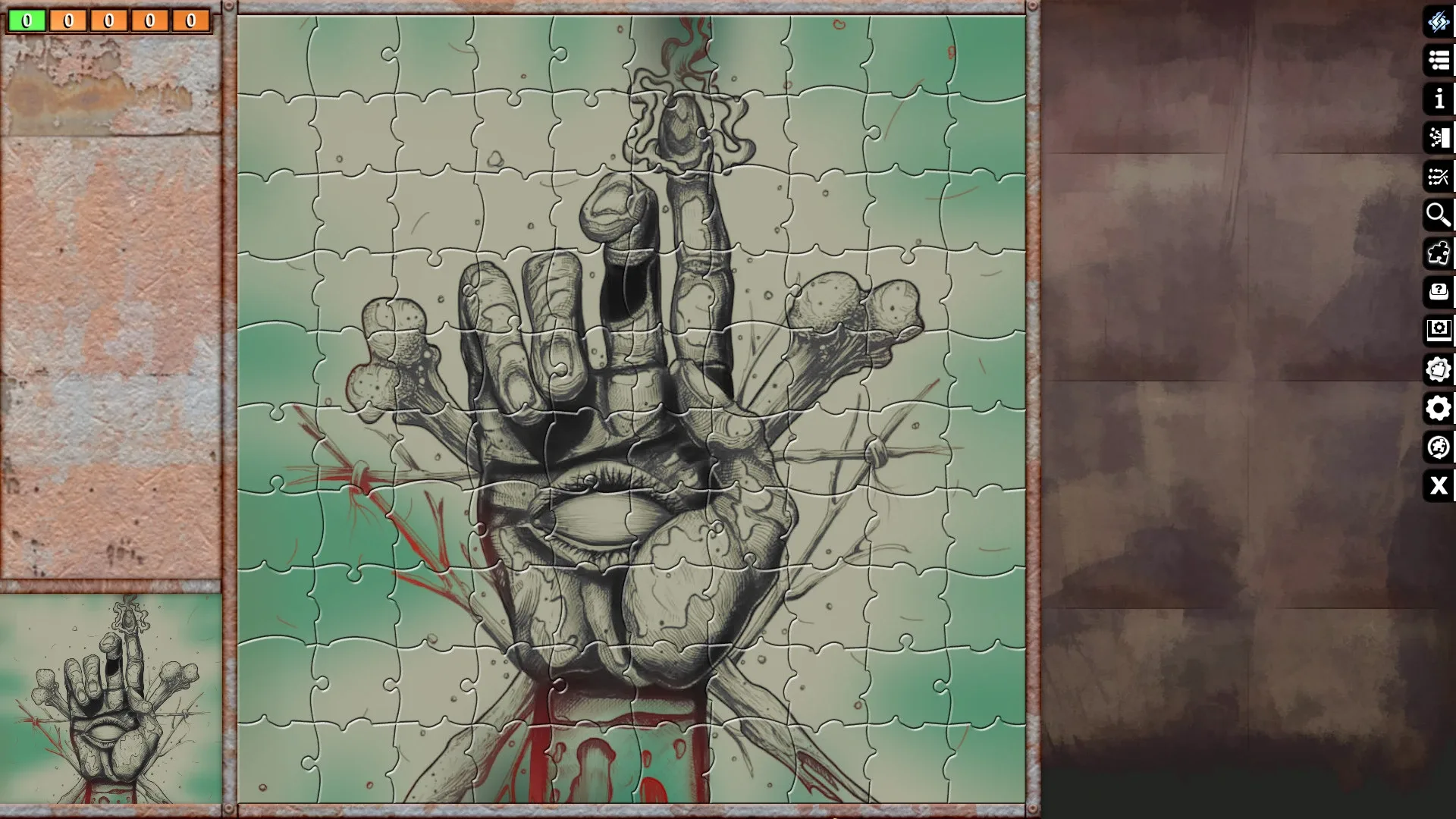Open puzzle options via gear-with-piece icon
This screenshot has height=819, width=1456.
click(x=1438, y=369)
